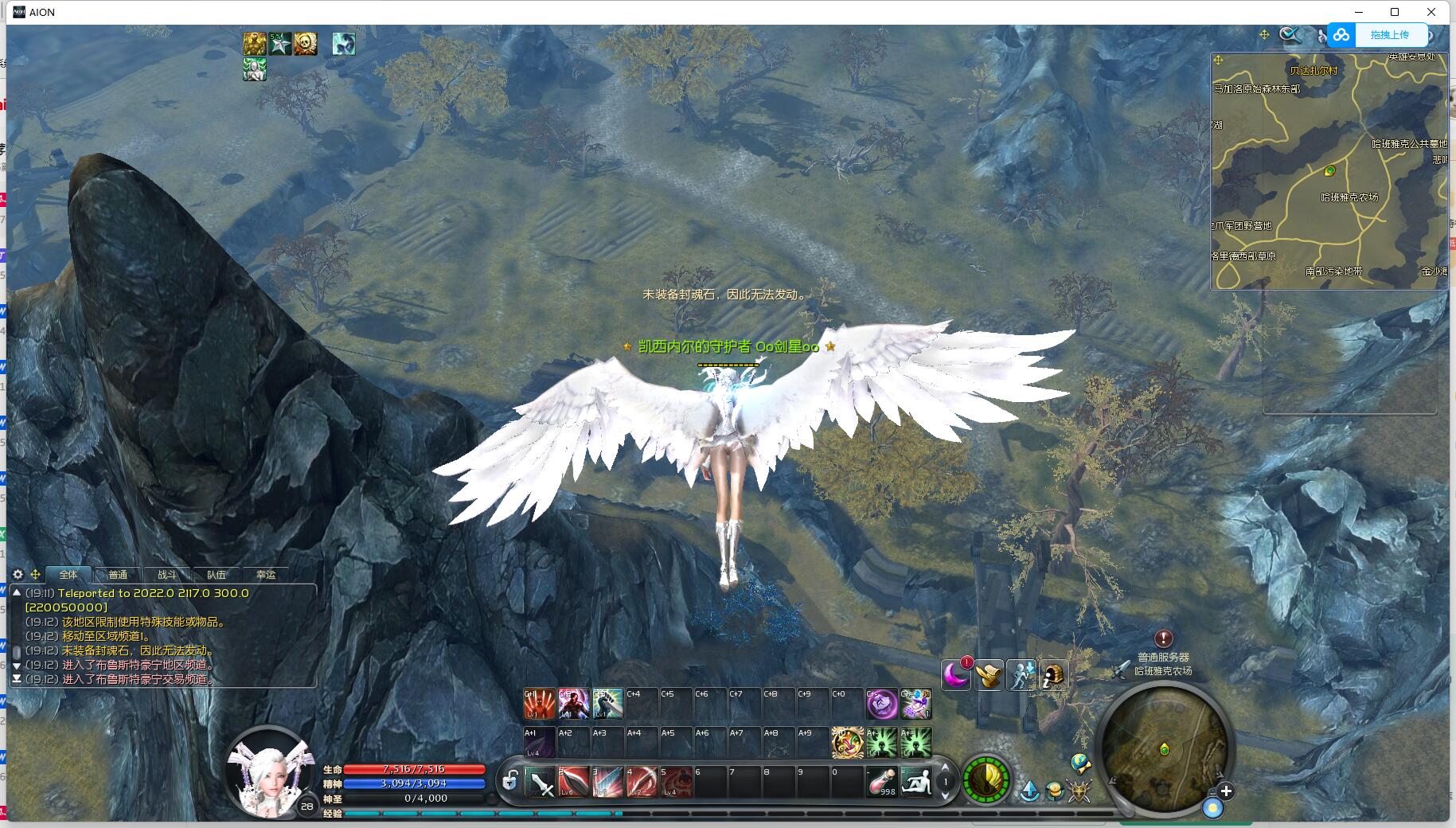Click the purple crescent moon notification icon

(955, 675)
